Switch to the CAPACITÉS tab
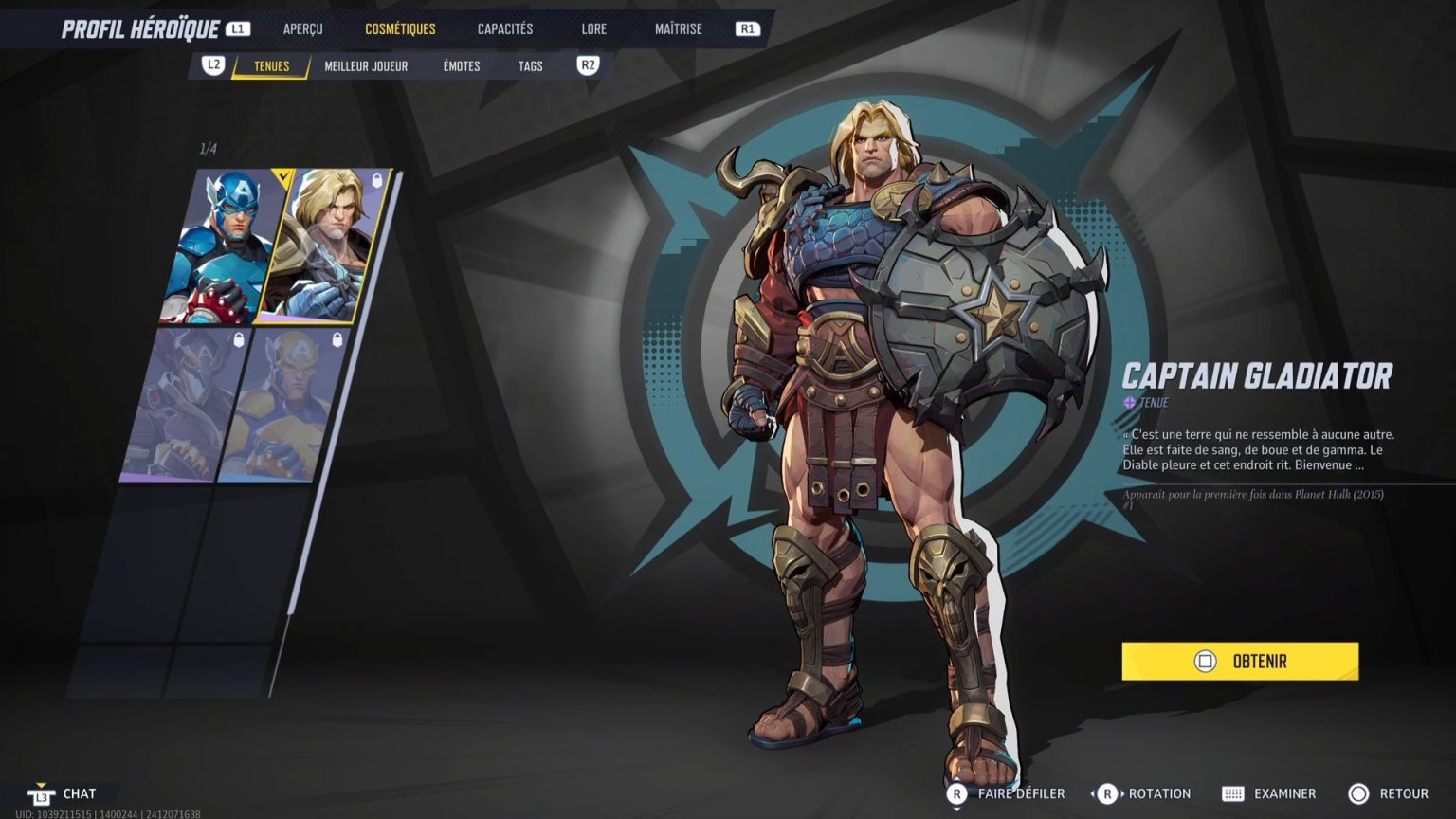The width and height of the screenshot is (1456, 819). pos(504,27)
